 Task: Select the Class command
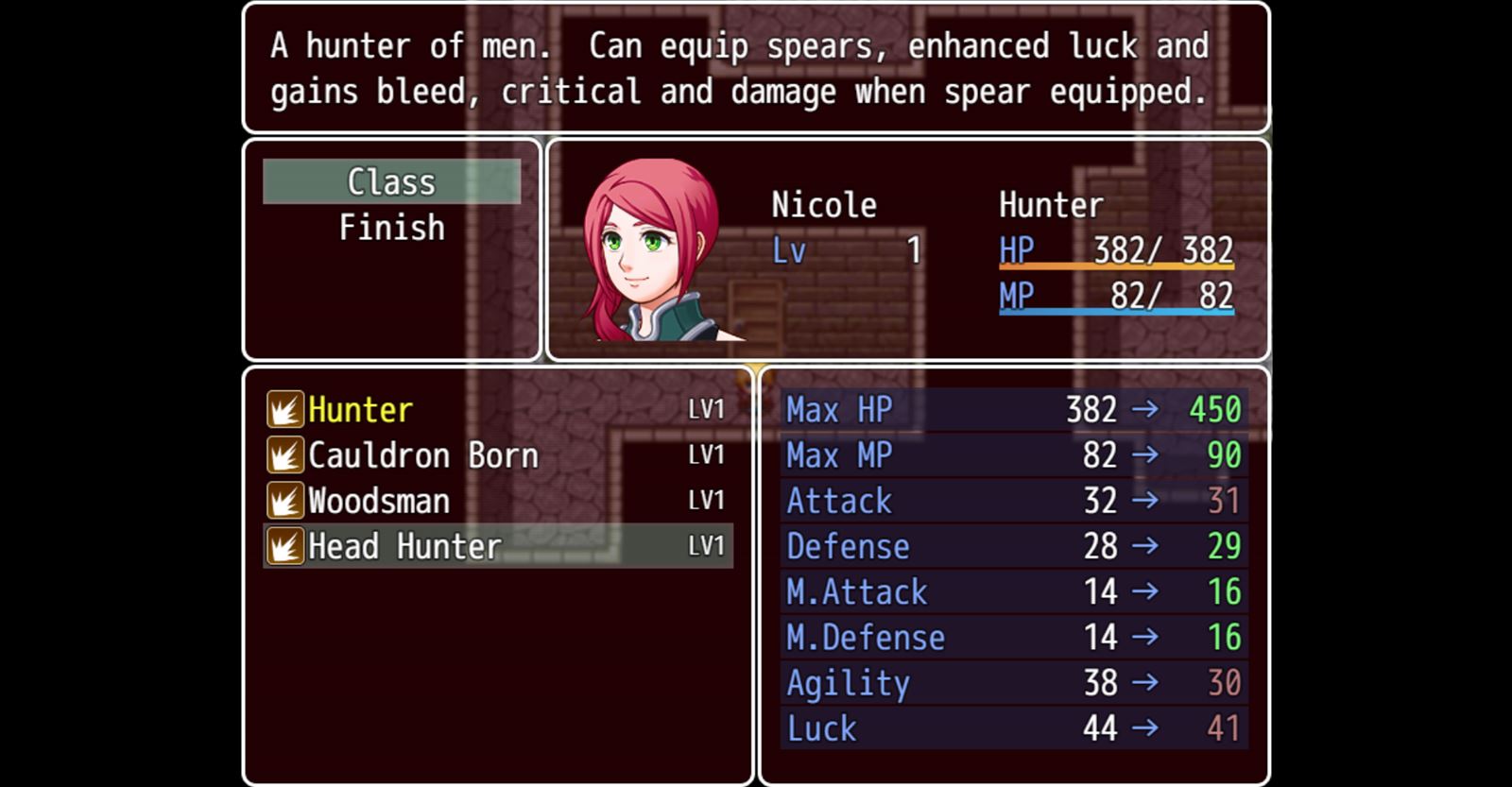pos(391,181)
